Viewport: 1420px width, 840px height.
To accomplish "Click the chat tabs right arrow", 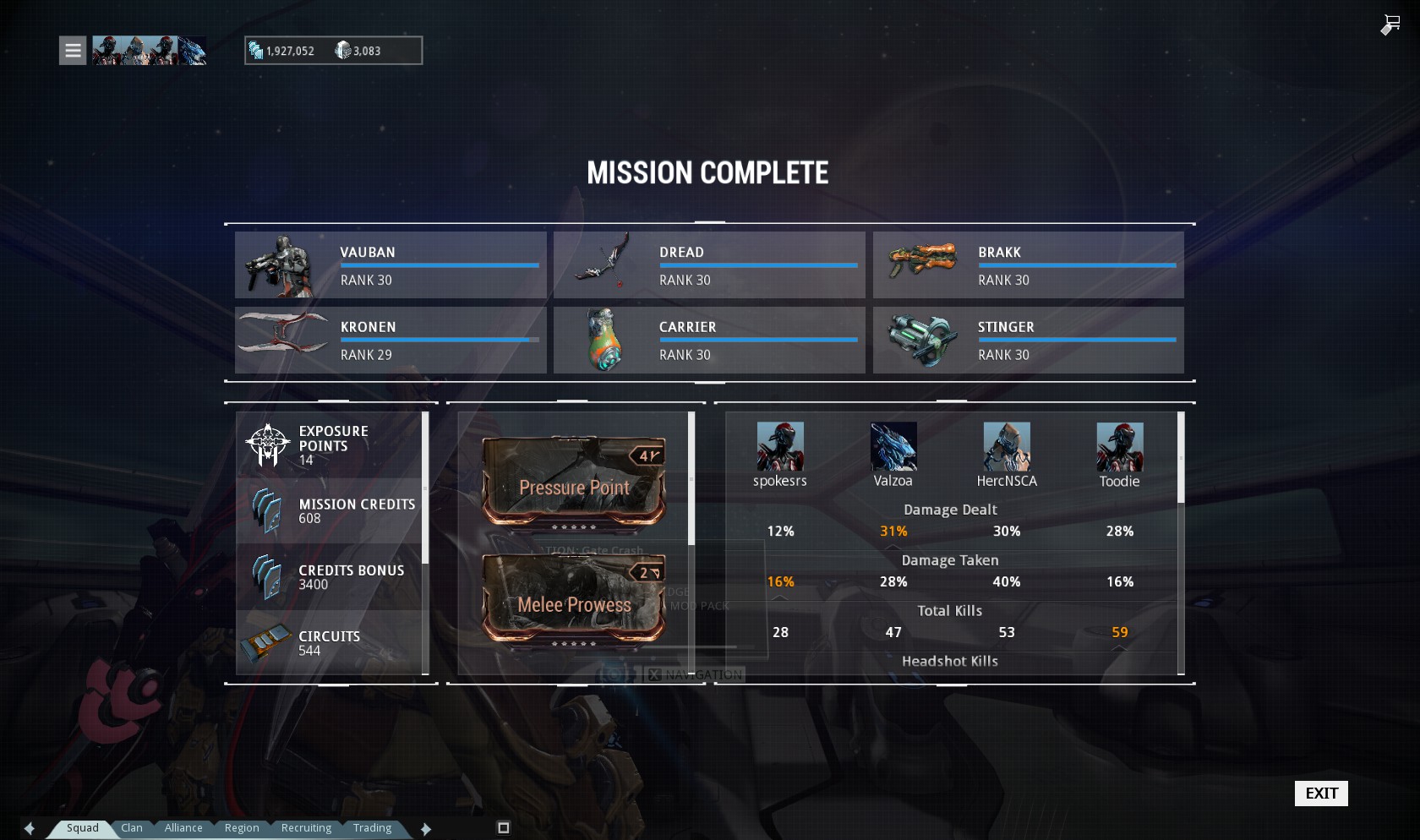I will tap(426, 828).
